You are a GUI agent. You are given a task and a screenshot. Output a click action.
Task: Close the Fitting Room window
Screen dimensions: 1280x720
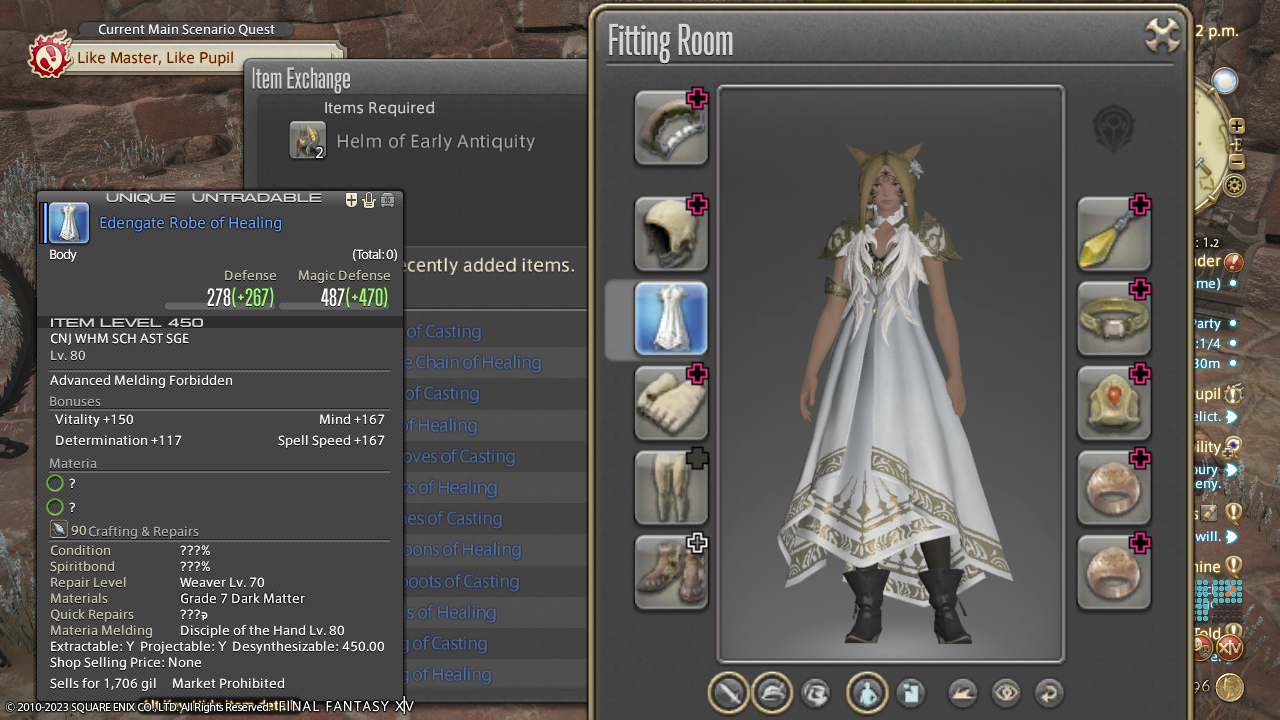coord(1163,37)
